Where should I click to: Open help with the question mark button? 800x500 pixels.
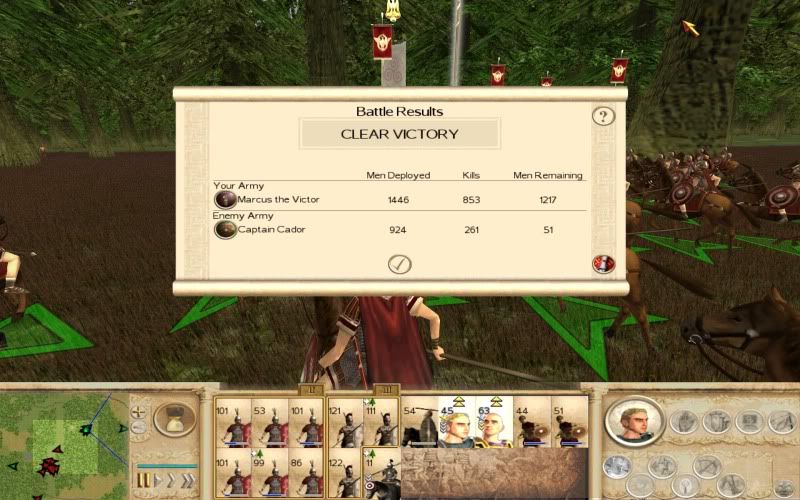(x=603, y=116)
